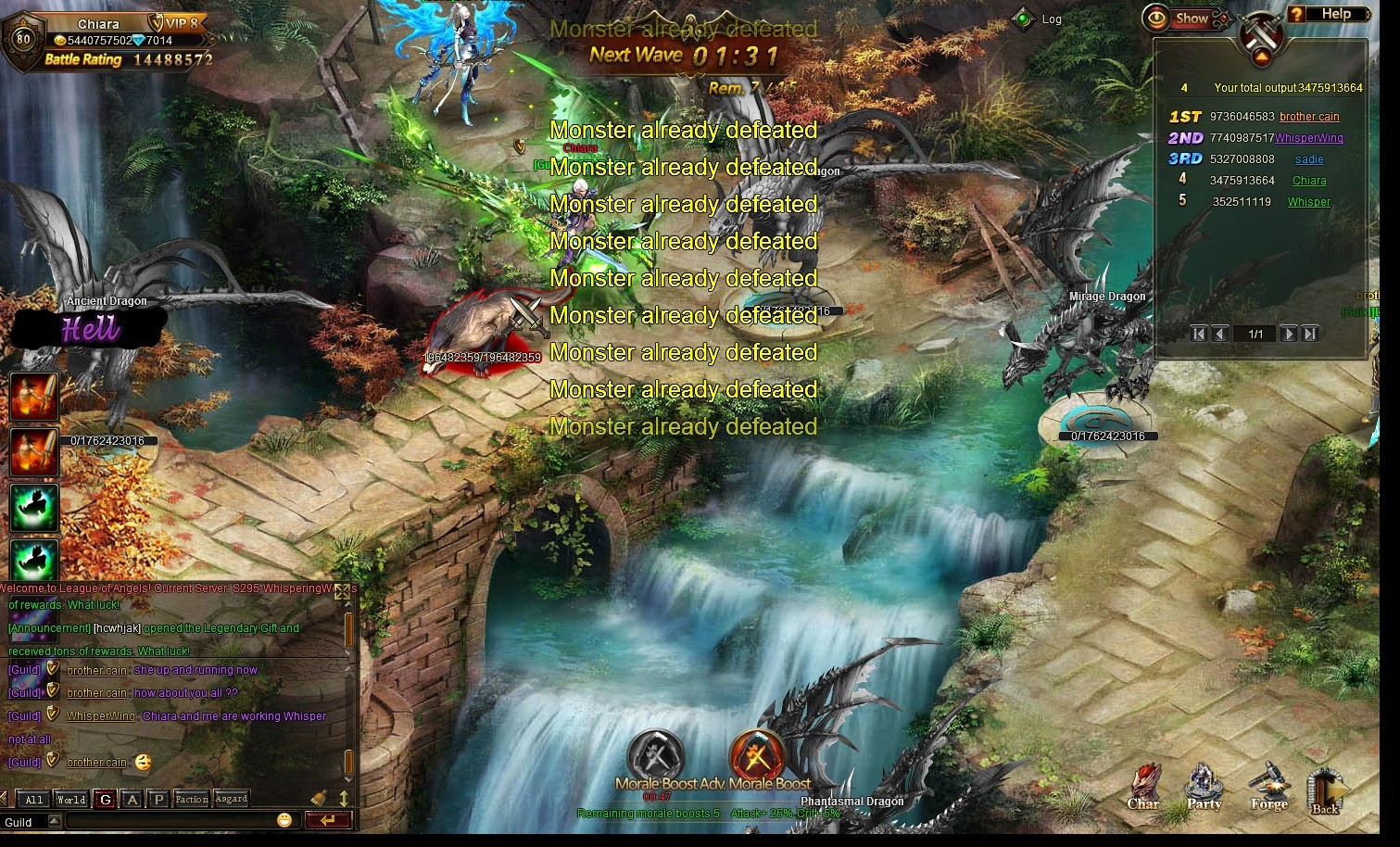Leave via the Back button
Image resolution: width=1400 pixels, height=847 pixels.
click(x=1325, y=790)
